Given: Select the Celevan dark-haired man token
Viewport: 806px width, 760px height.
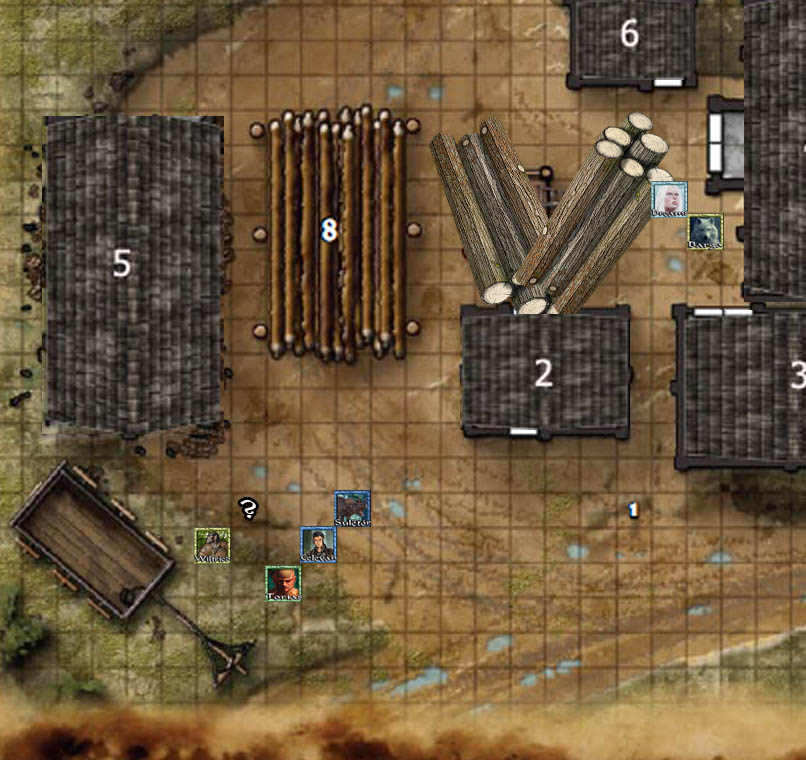Looking at the screenshot, I should [x=319, y=545].
